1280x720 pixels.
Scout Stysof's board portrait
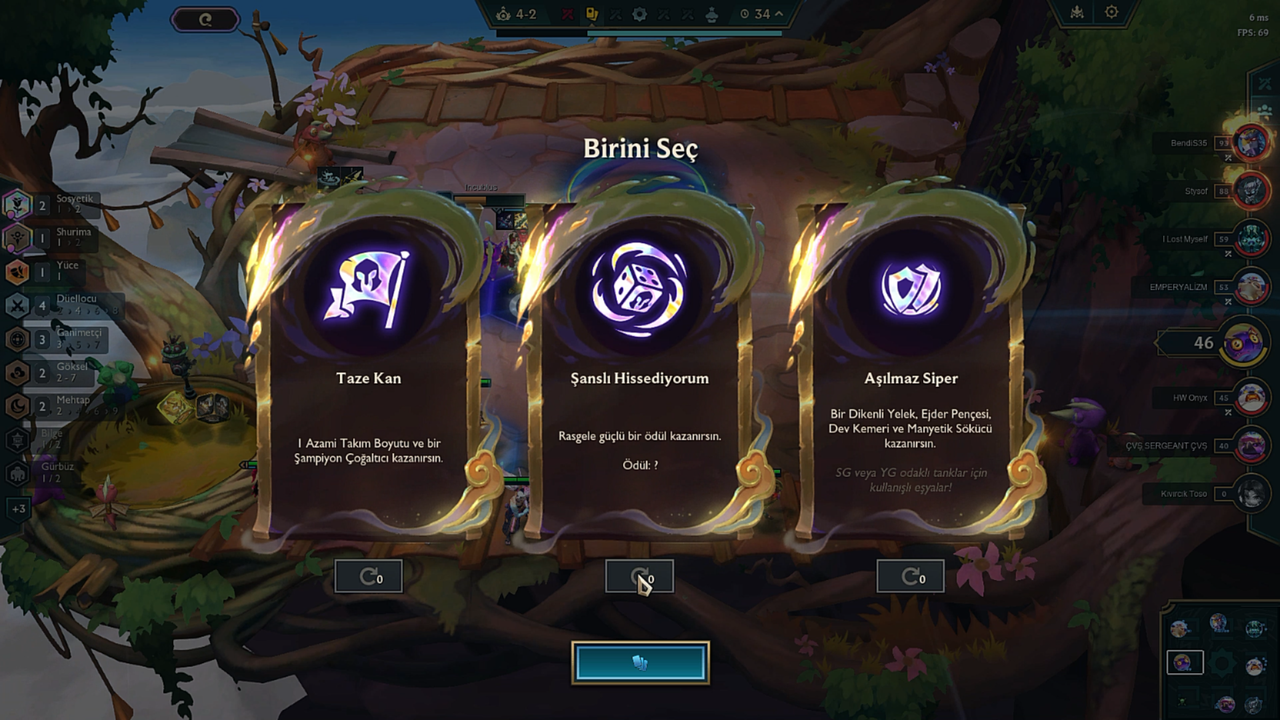pos(1251,190)
